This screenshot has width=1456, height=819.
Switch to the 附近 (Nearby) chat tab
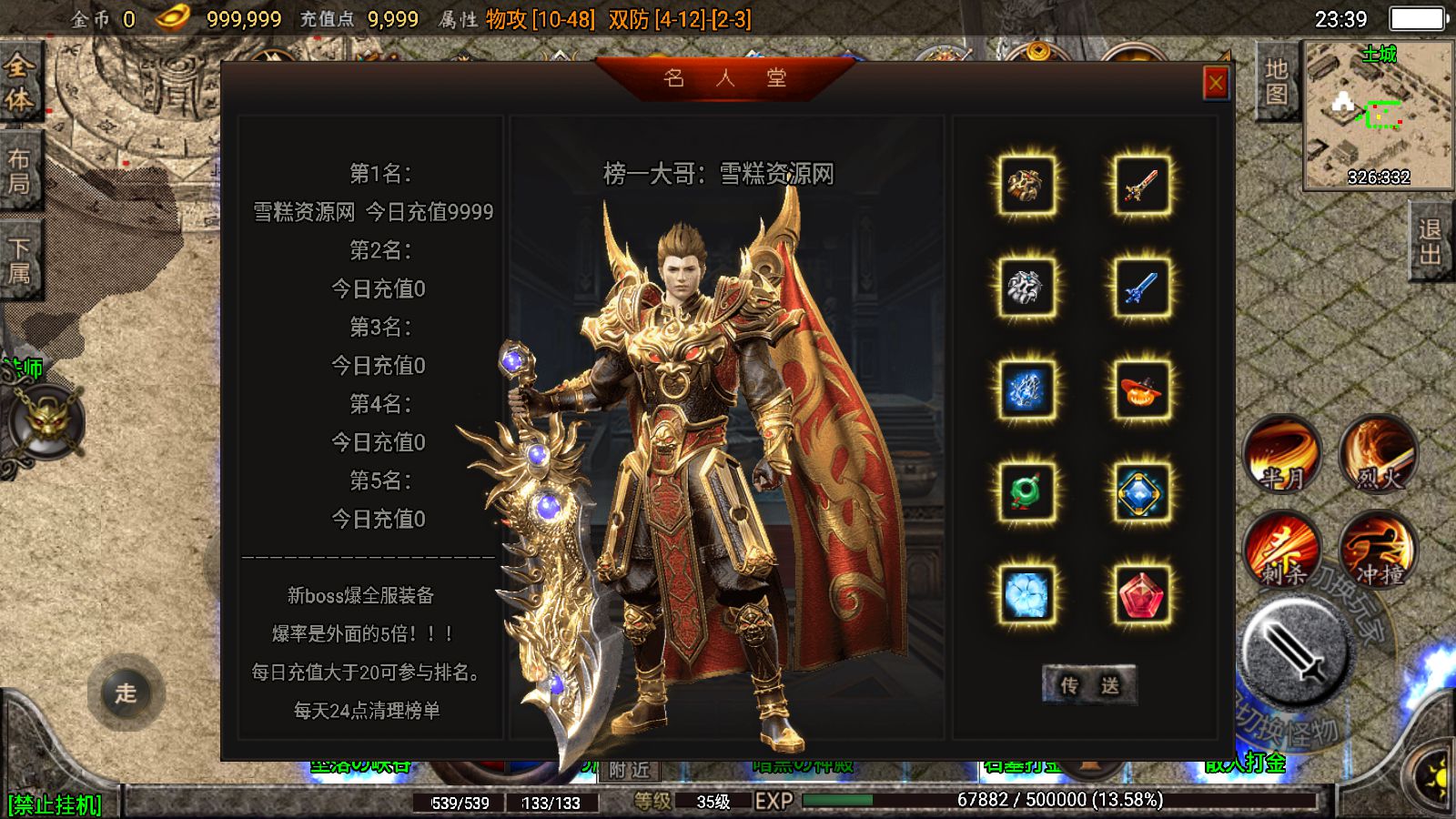(630, 771)
